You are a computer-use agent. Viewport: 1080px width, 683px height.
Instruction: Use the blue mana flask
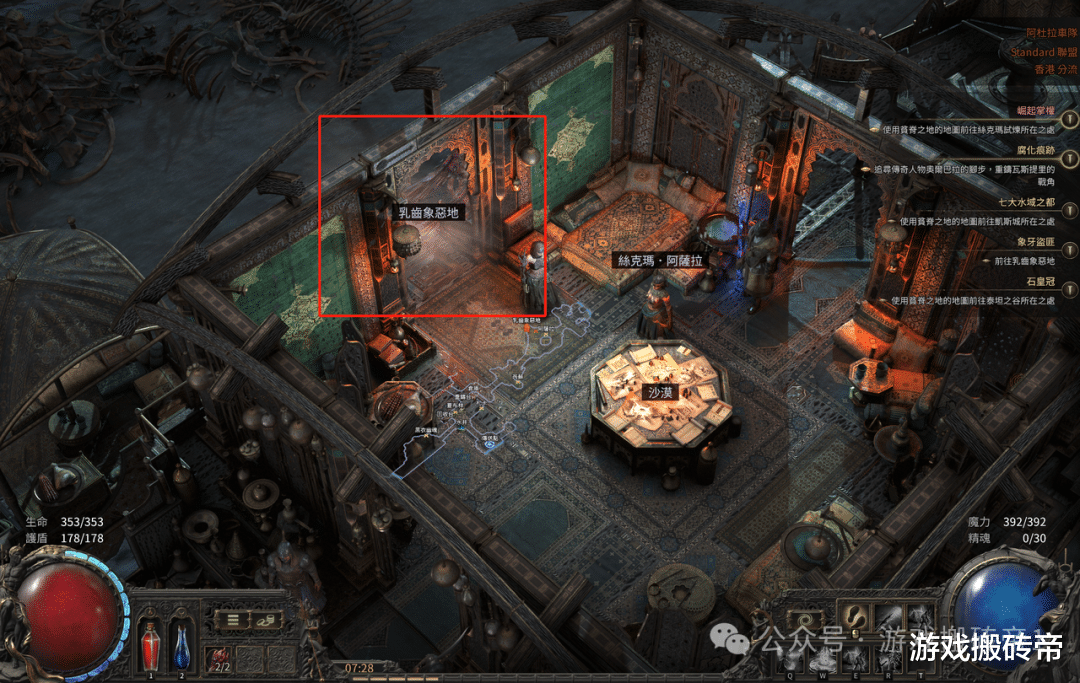coord(182,639)
